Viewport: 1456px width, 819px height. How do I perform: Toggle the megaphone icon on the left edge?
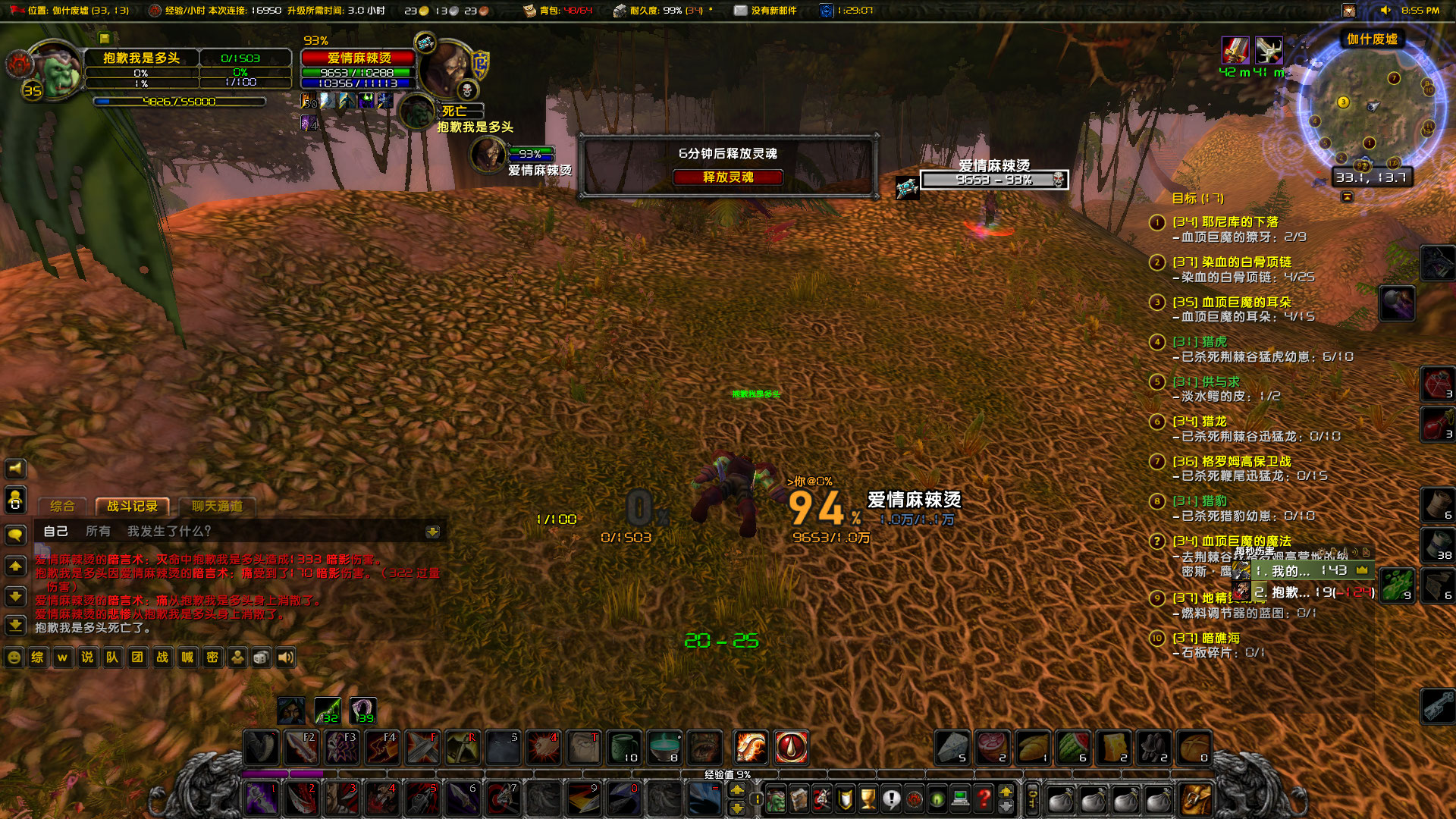click(16, 467)
